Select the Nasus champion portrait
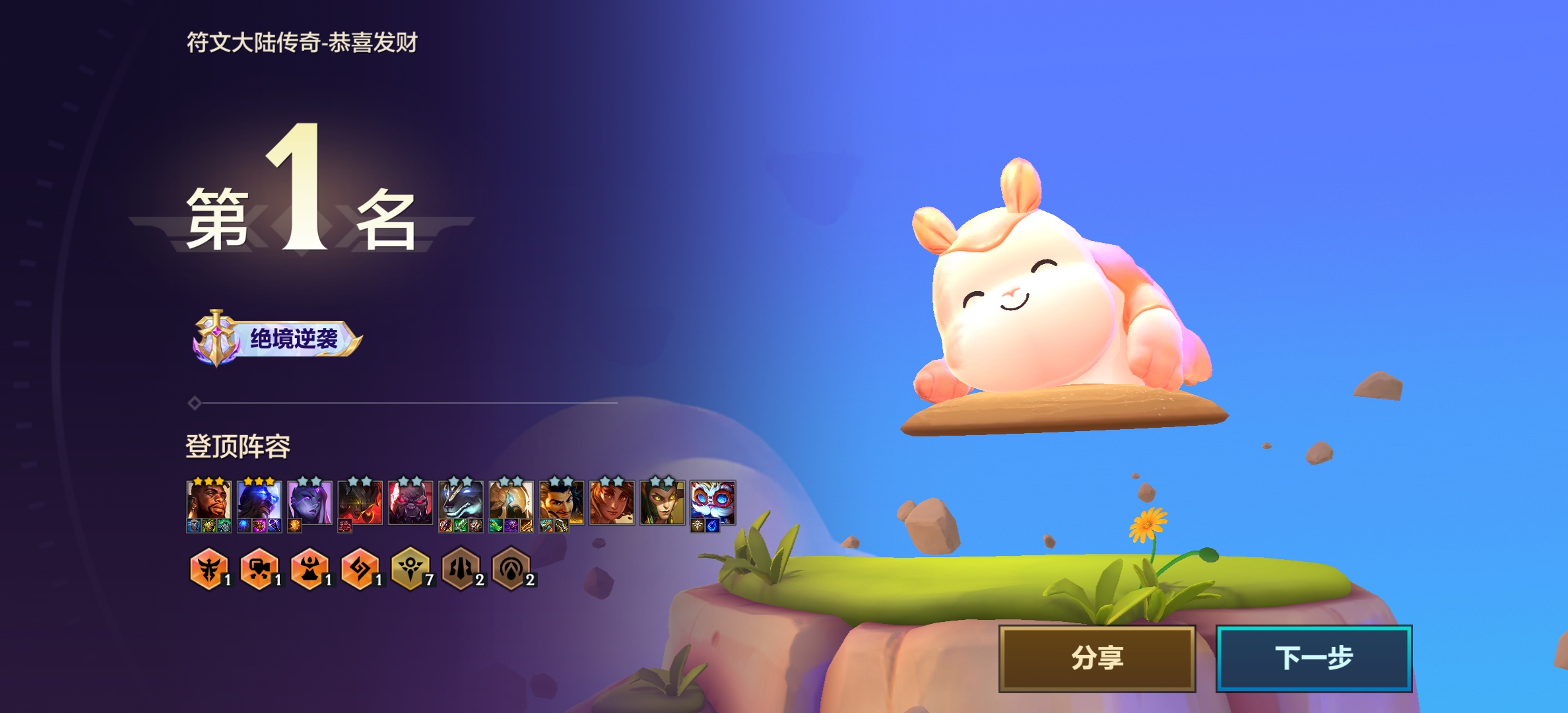 [461, 502]
